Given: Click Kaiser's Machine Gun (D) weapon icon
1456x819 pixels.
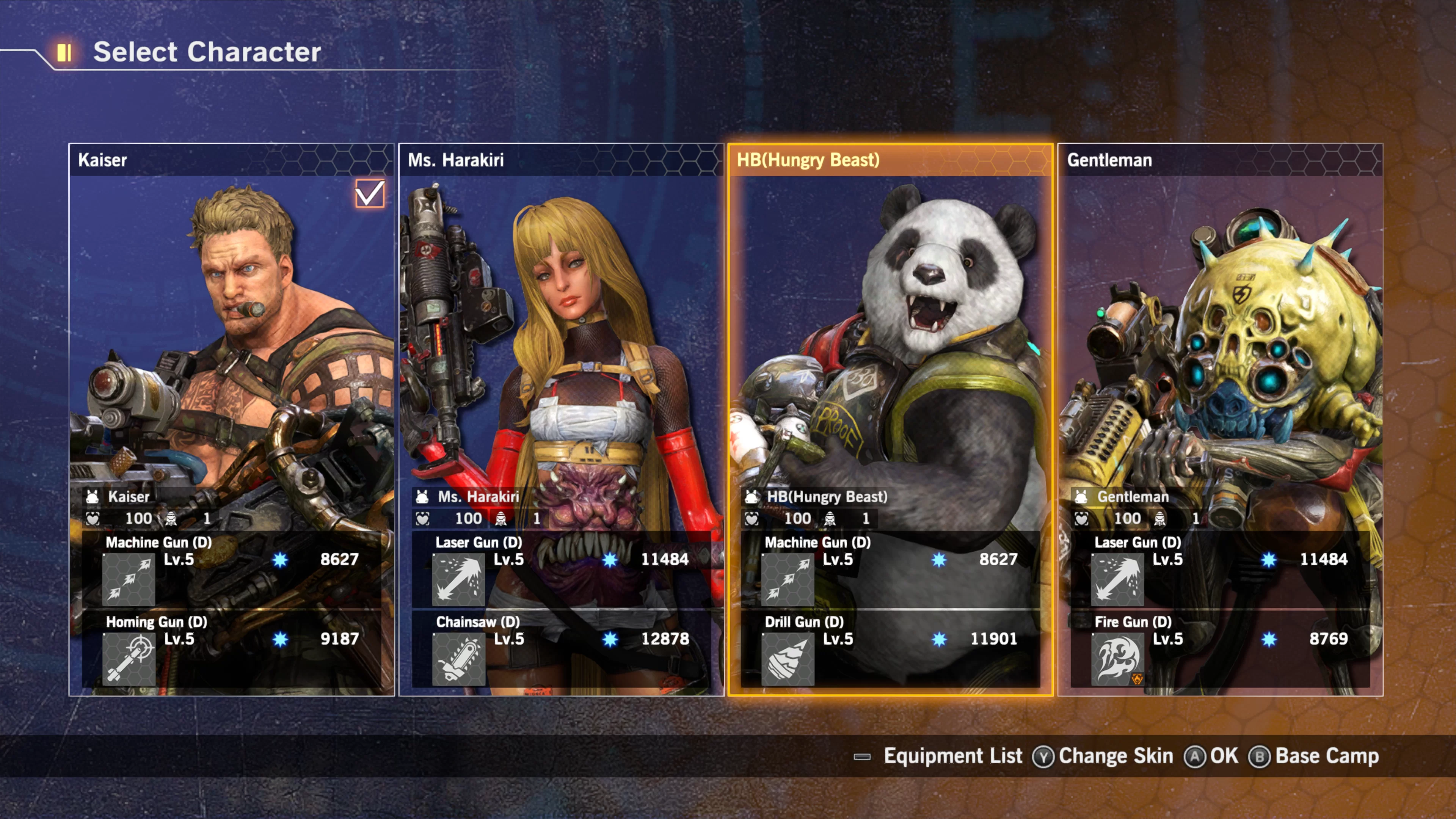Looking at the screenshot, I should click(x=129, y=579).
